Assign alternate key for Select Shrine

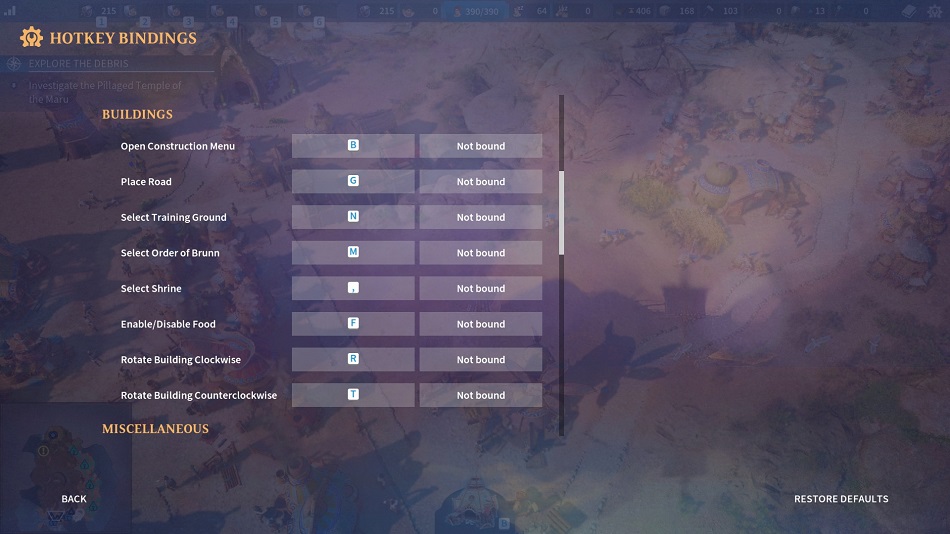(x=481, y=289)
